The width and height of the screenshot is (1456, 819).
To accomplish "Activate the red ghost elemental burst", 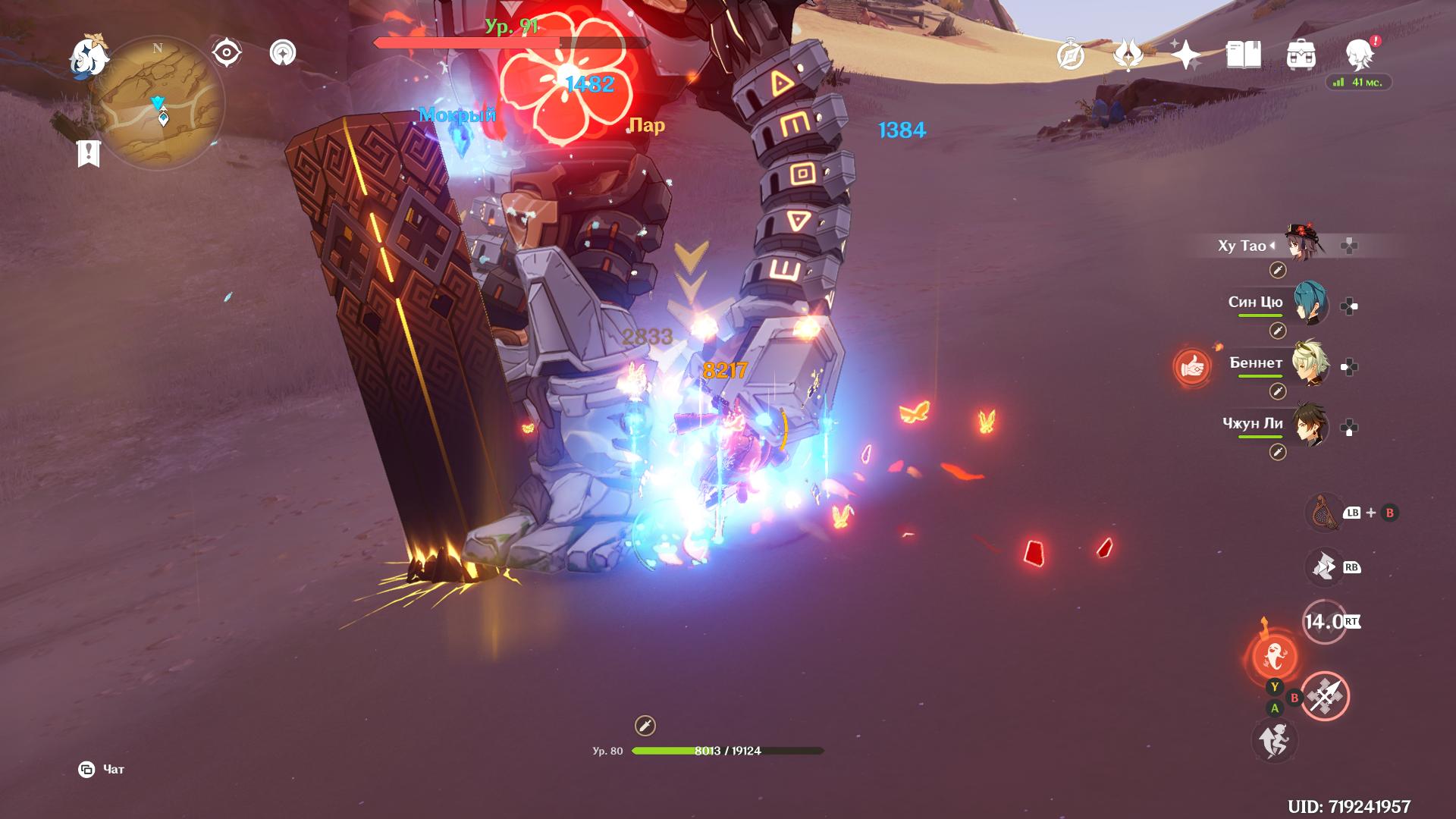I will pyautogui.click(x=1274, y=656).
